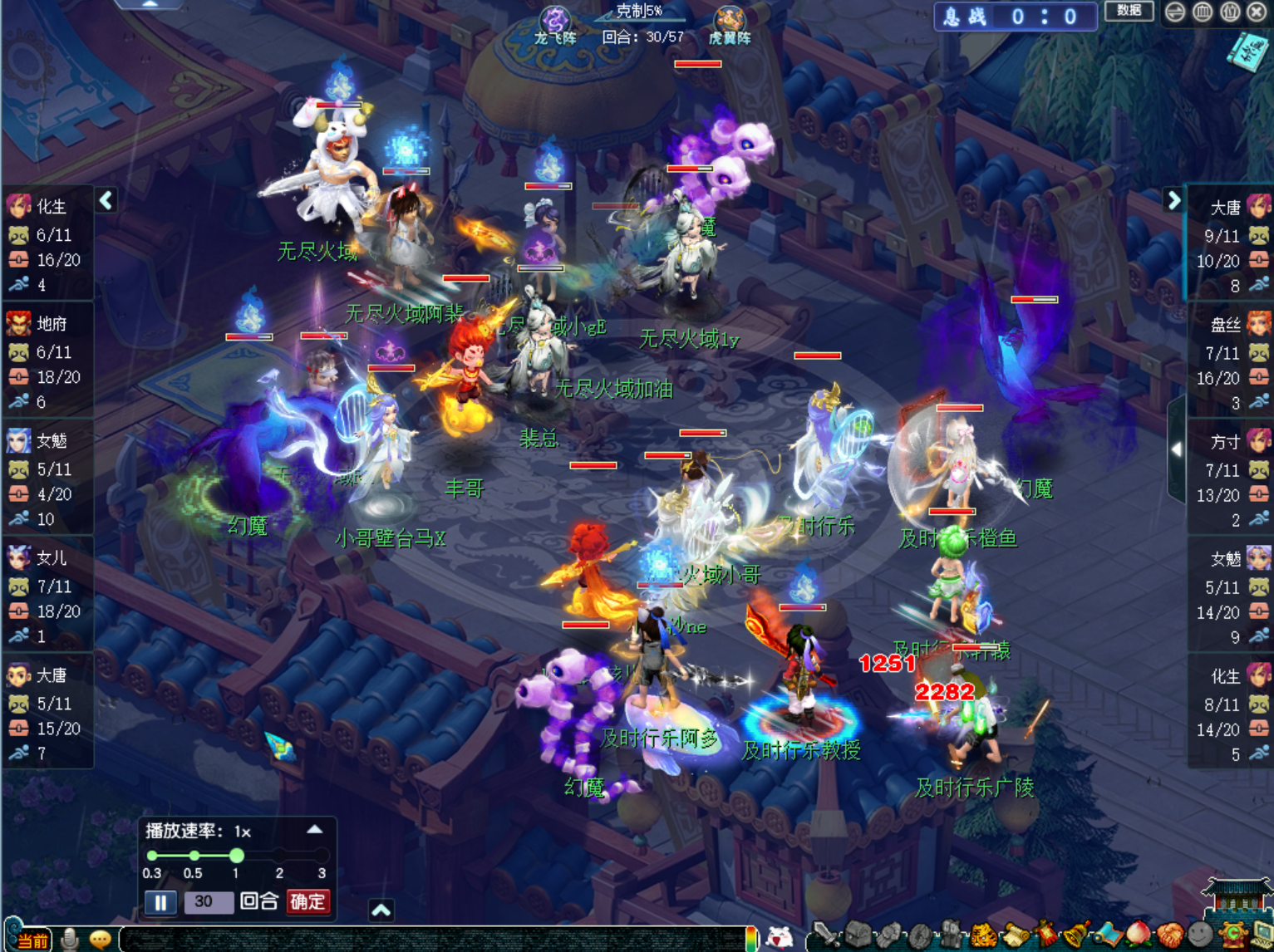Image resolution: width=1274 pixels, height=952 pixels.
Task: Activate the microphone voice input
Action: point(70,940)
